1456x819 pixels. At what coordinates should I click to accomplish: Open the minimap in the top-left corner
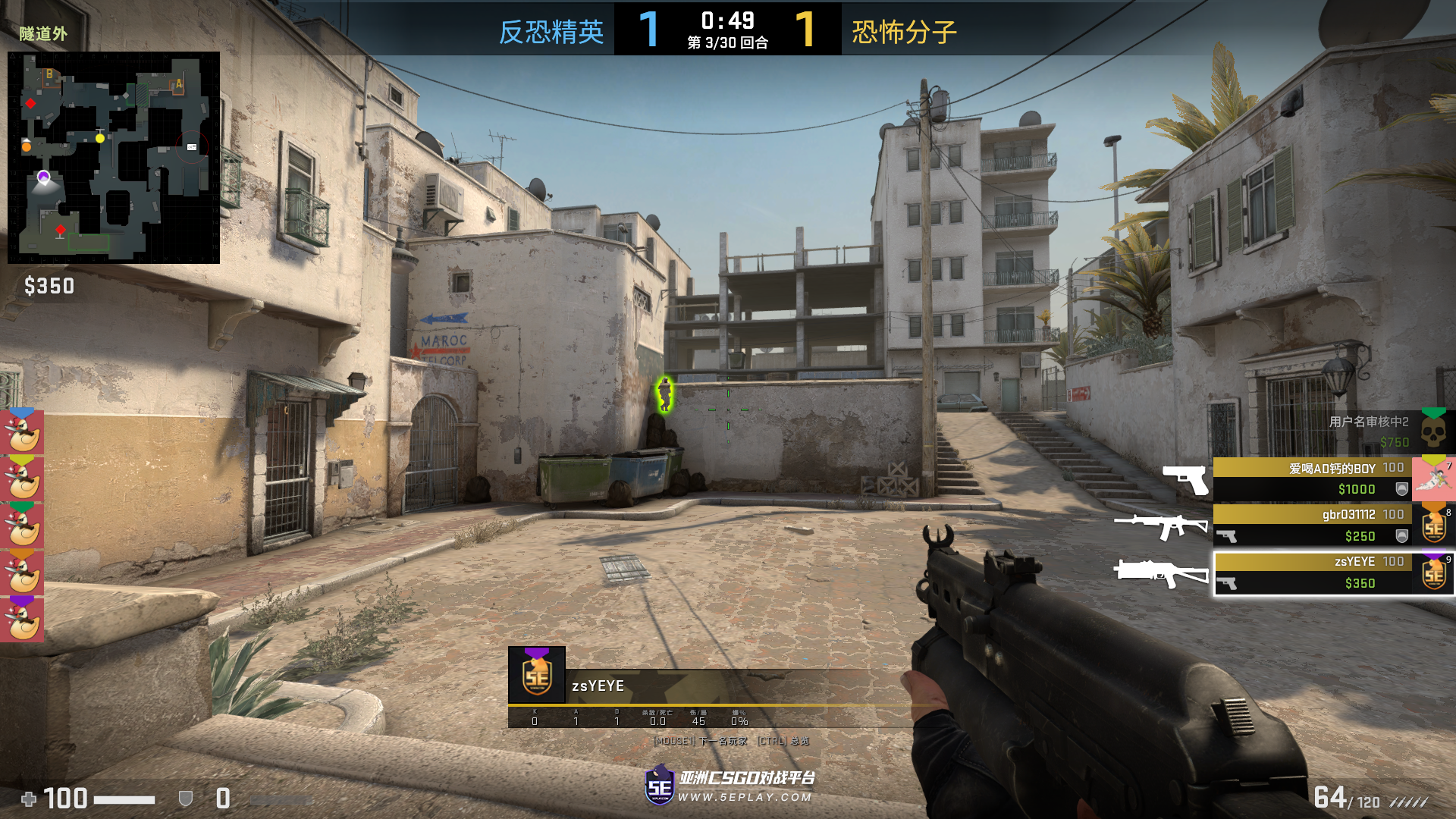(114, 155)
